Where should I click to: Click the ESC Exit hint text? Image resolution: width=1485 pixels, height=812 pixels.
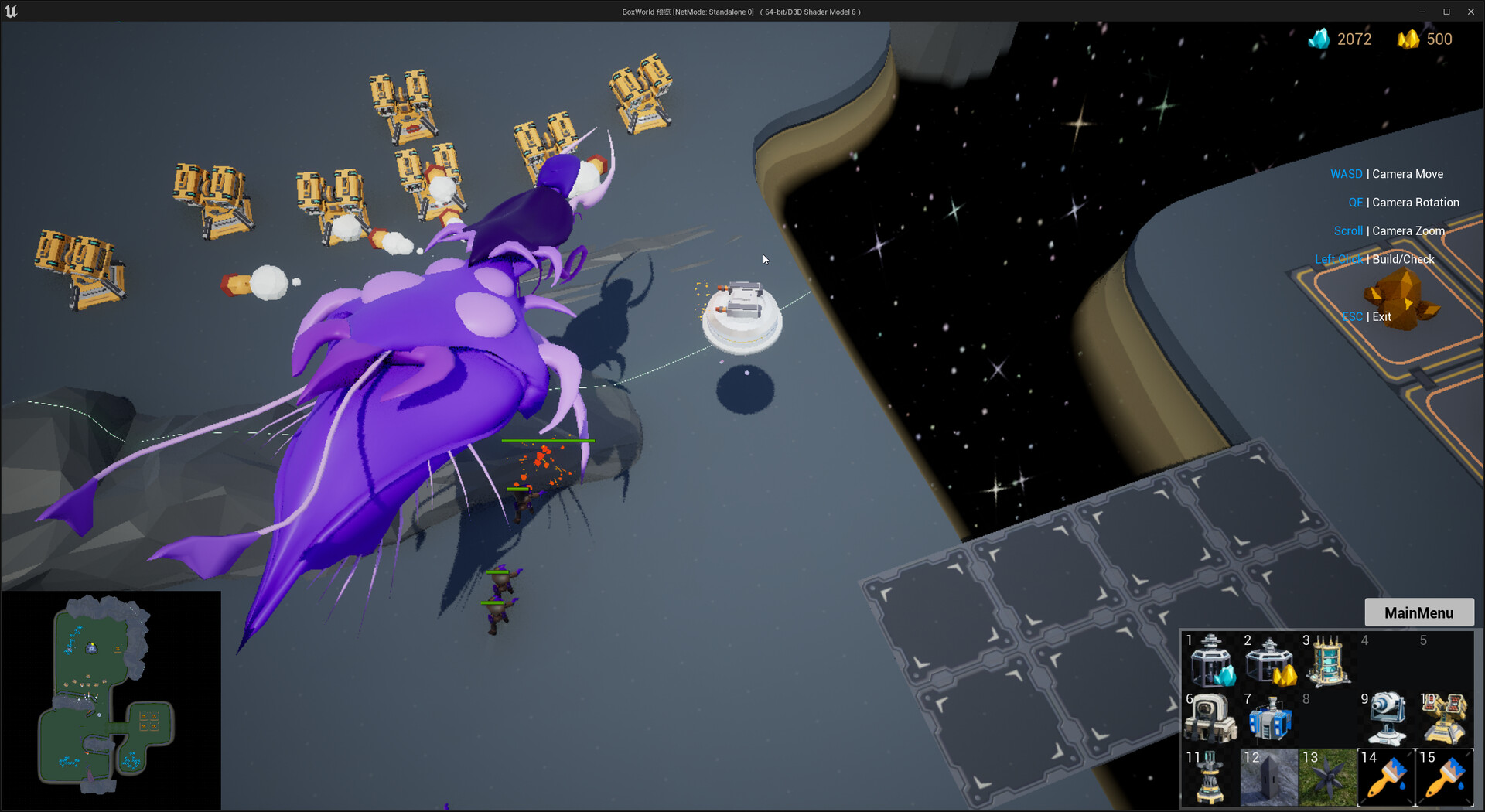[1367, 316]
